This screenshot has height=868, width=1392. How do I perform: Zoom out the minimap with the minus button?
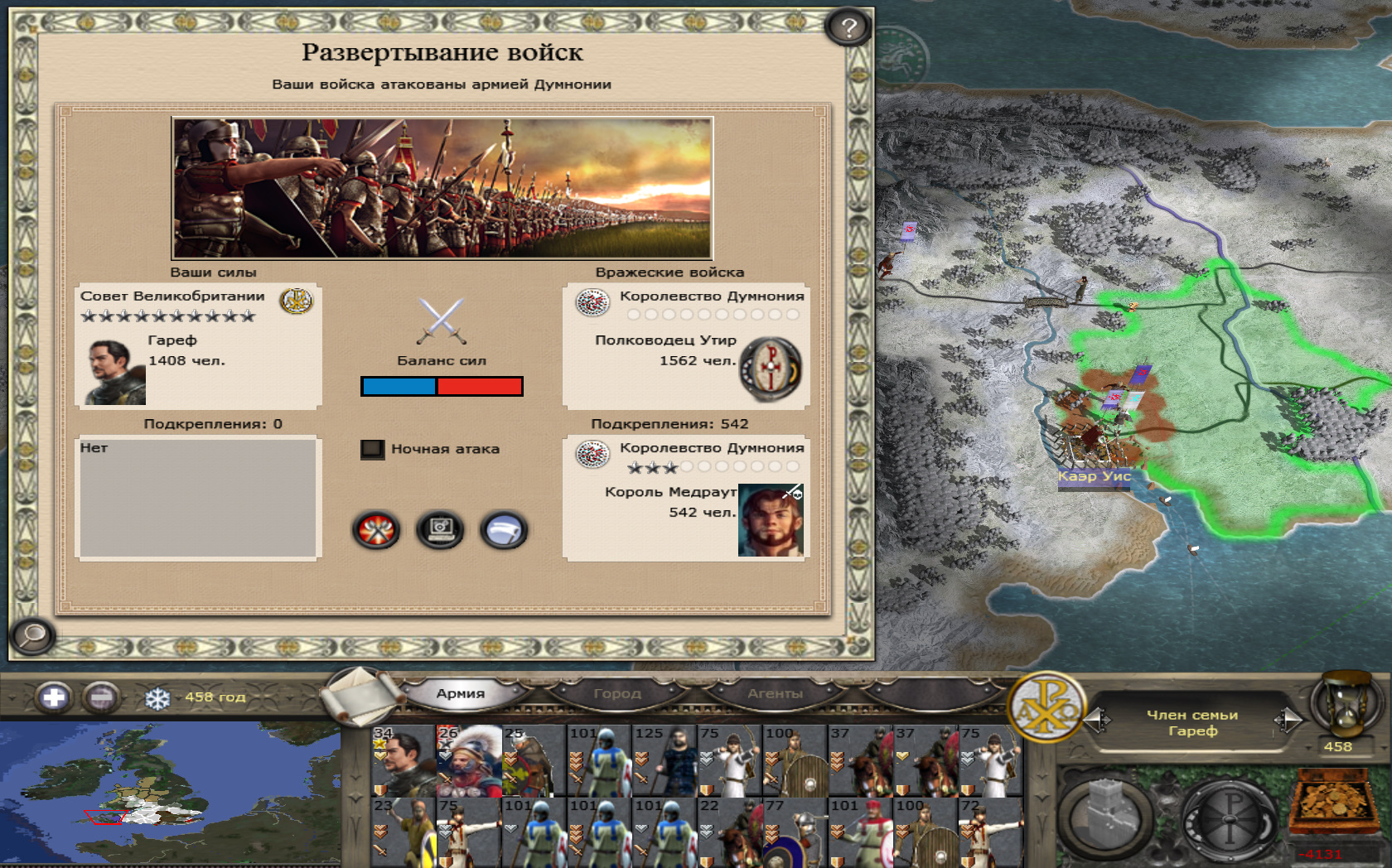pos(101,697)
